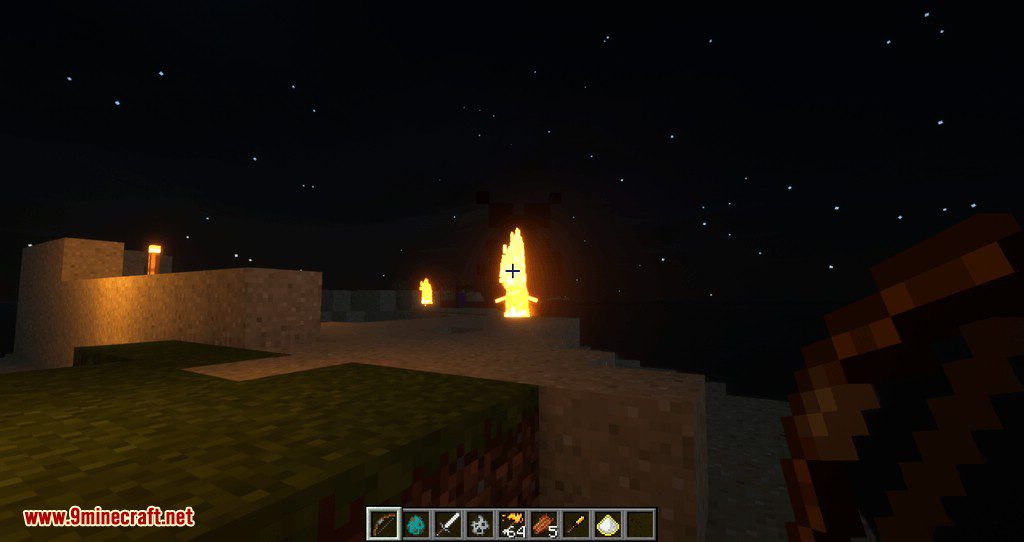Open the www.9minecraft.net watermark link
The width and height of the screenshot is (1024, 542).
click(108, 517)
